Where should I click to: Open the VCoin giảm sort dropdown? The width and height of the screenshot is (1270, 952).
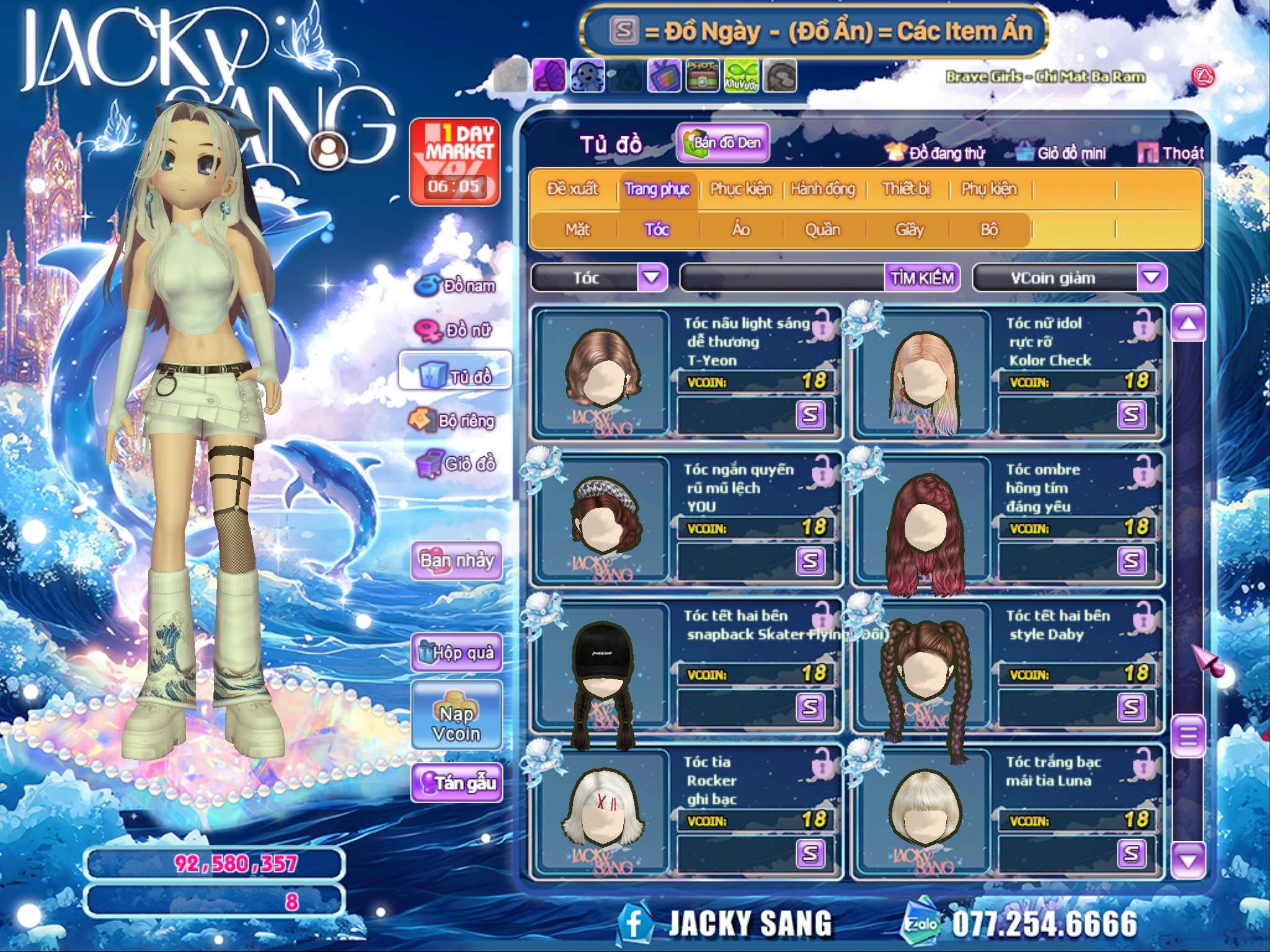[x=1152, y=277]
